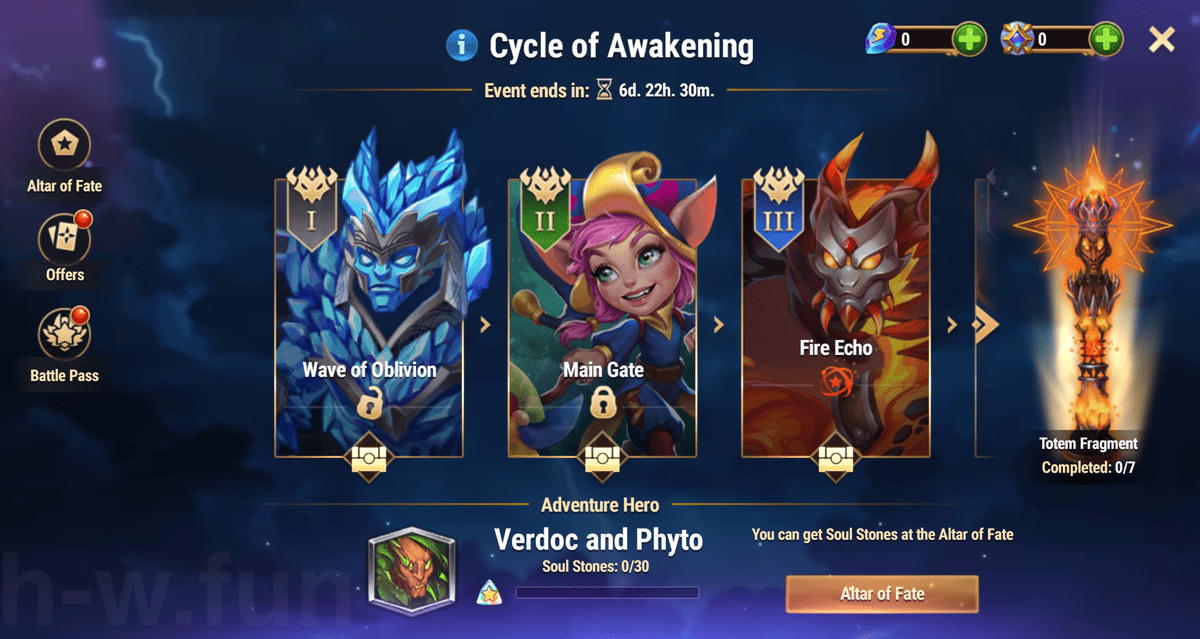Open the Wave of Oblivion reward chest
1200x639 pixels.
pyautogui.click(x=370, y=458)
